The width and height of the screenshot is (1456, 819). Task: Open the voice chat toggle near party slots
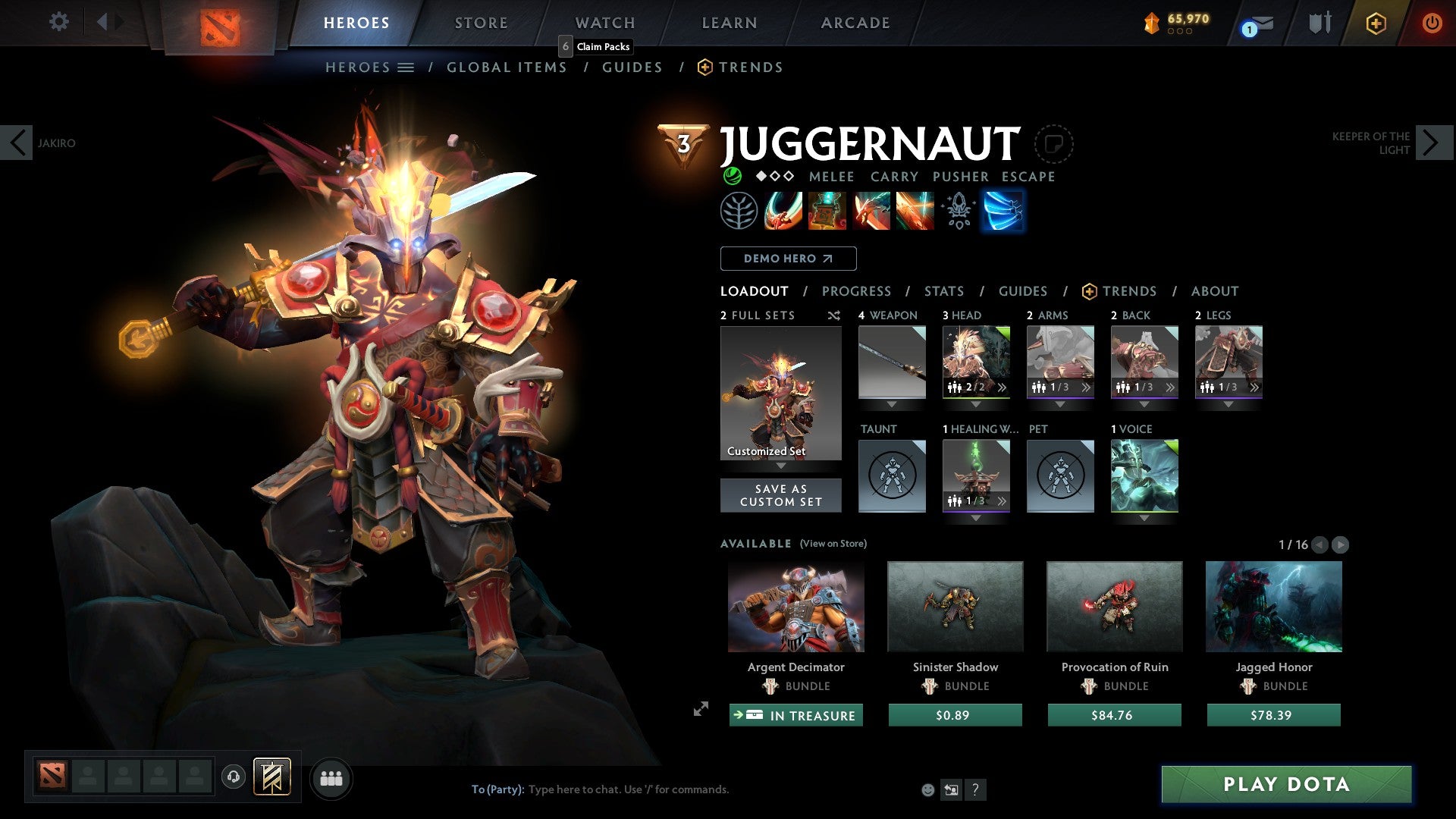coord(233,777)
